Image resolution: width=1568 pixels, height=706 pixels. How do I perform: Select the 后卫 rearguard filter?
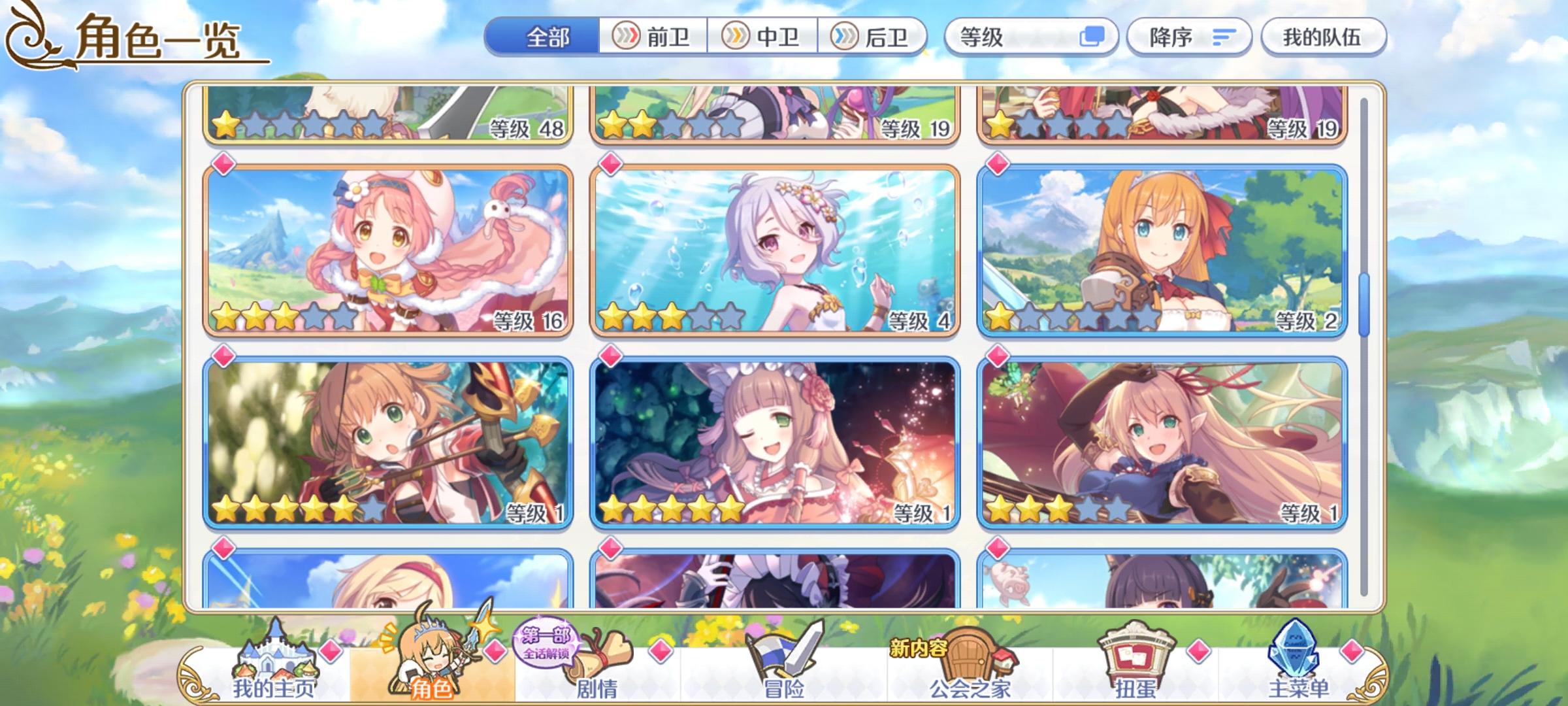tap(874, 37)
